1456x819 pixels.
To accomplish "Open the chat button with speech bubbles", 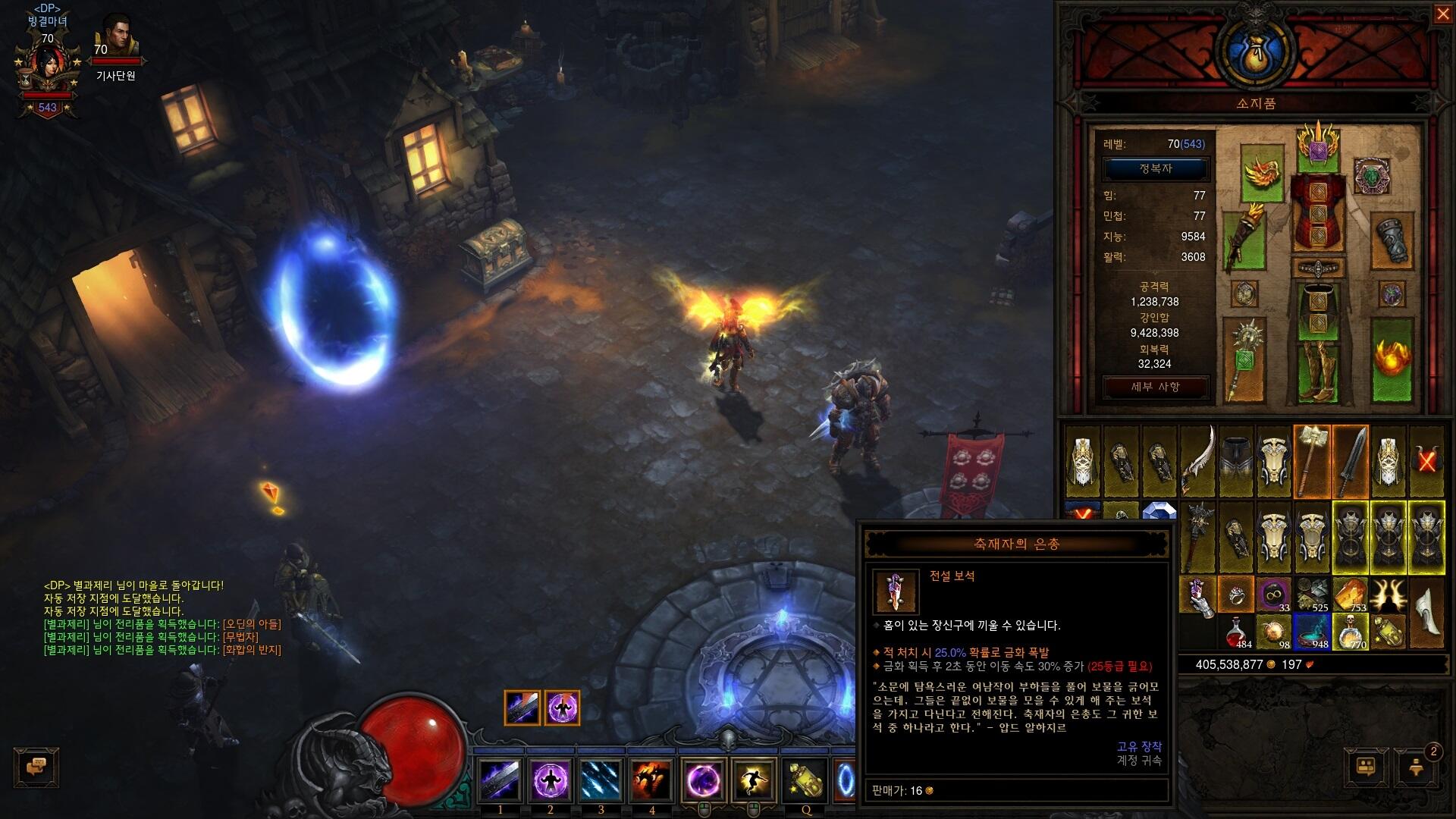I will 36,767.
